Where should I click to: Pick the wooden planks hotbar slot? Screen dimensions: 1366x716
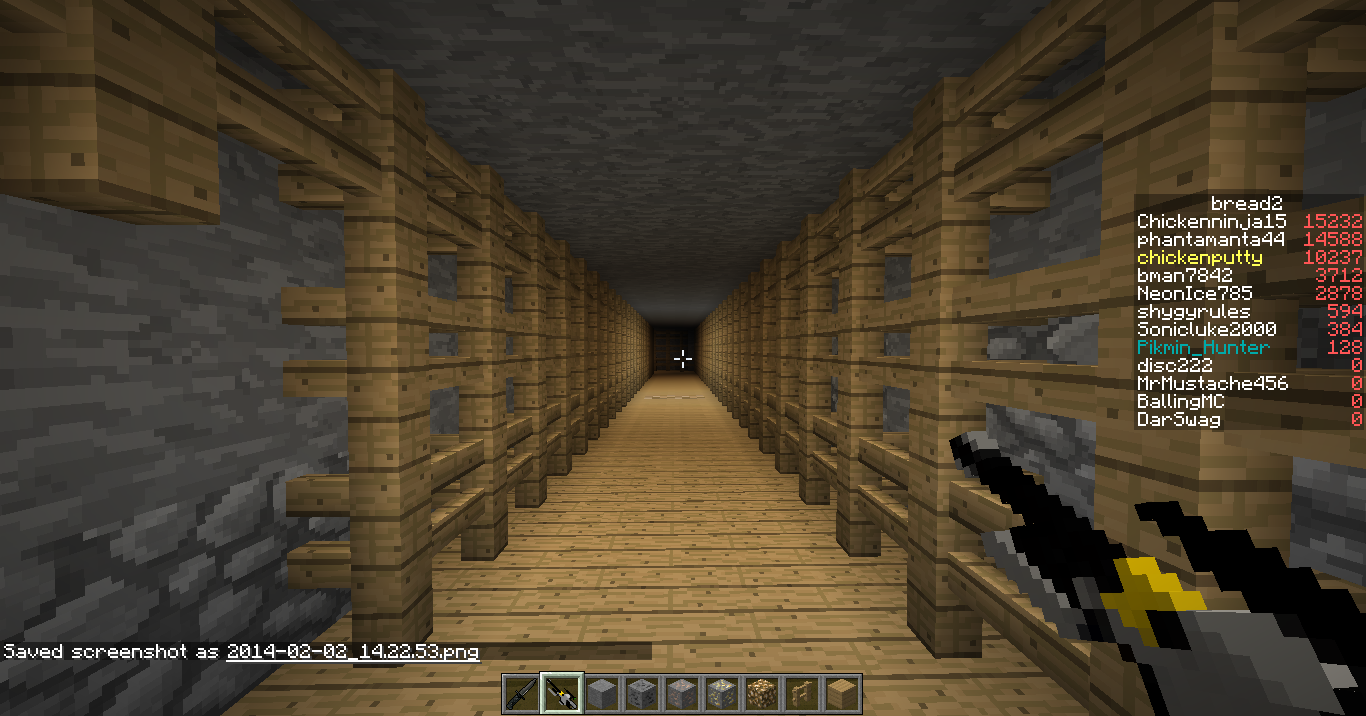[841, 693]
